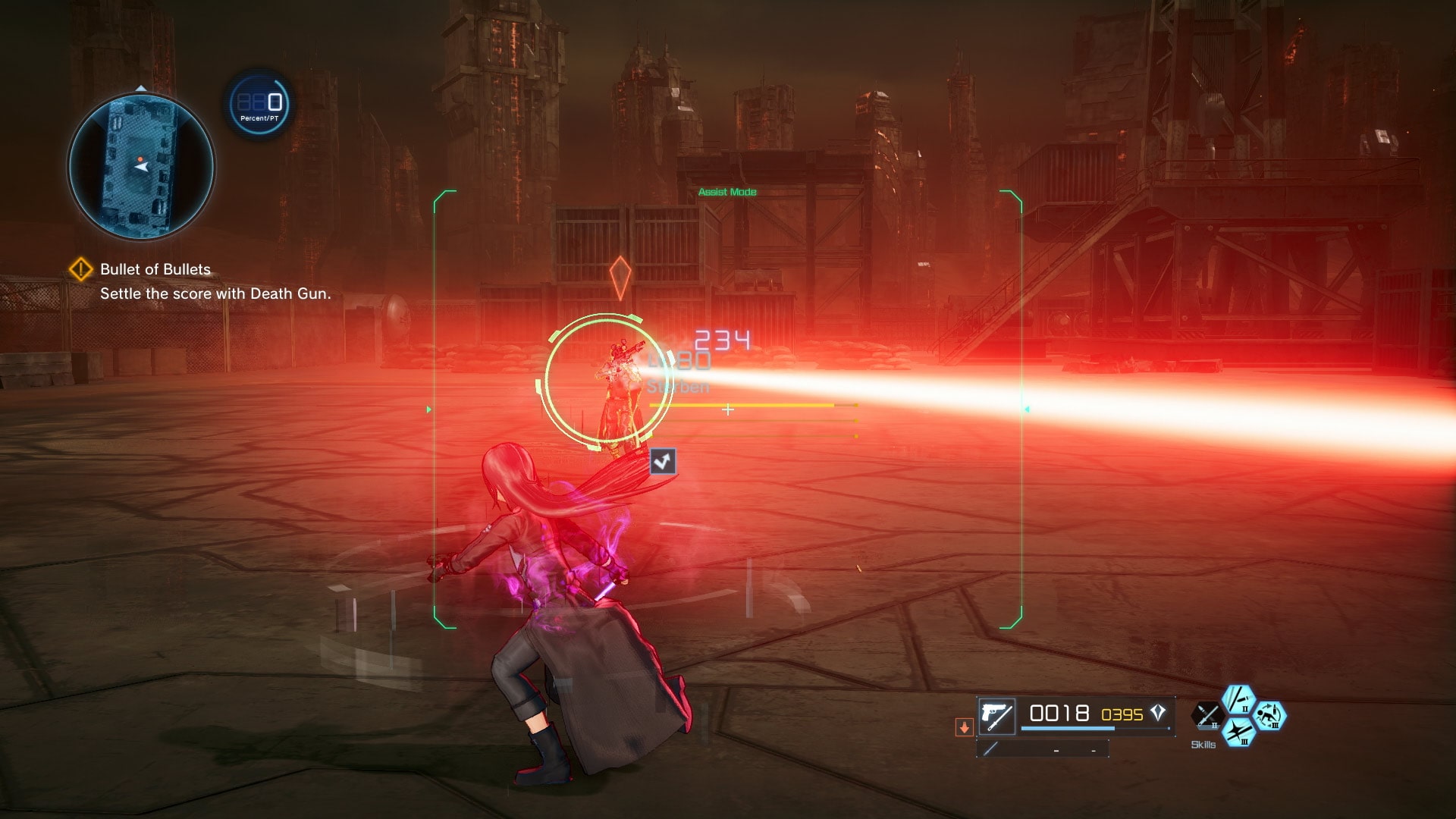This screenshot has height=819, width=1456.
Task: Open the Skills menu label
Action: (x=1203, y=745)
